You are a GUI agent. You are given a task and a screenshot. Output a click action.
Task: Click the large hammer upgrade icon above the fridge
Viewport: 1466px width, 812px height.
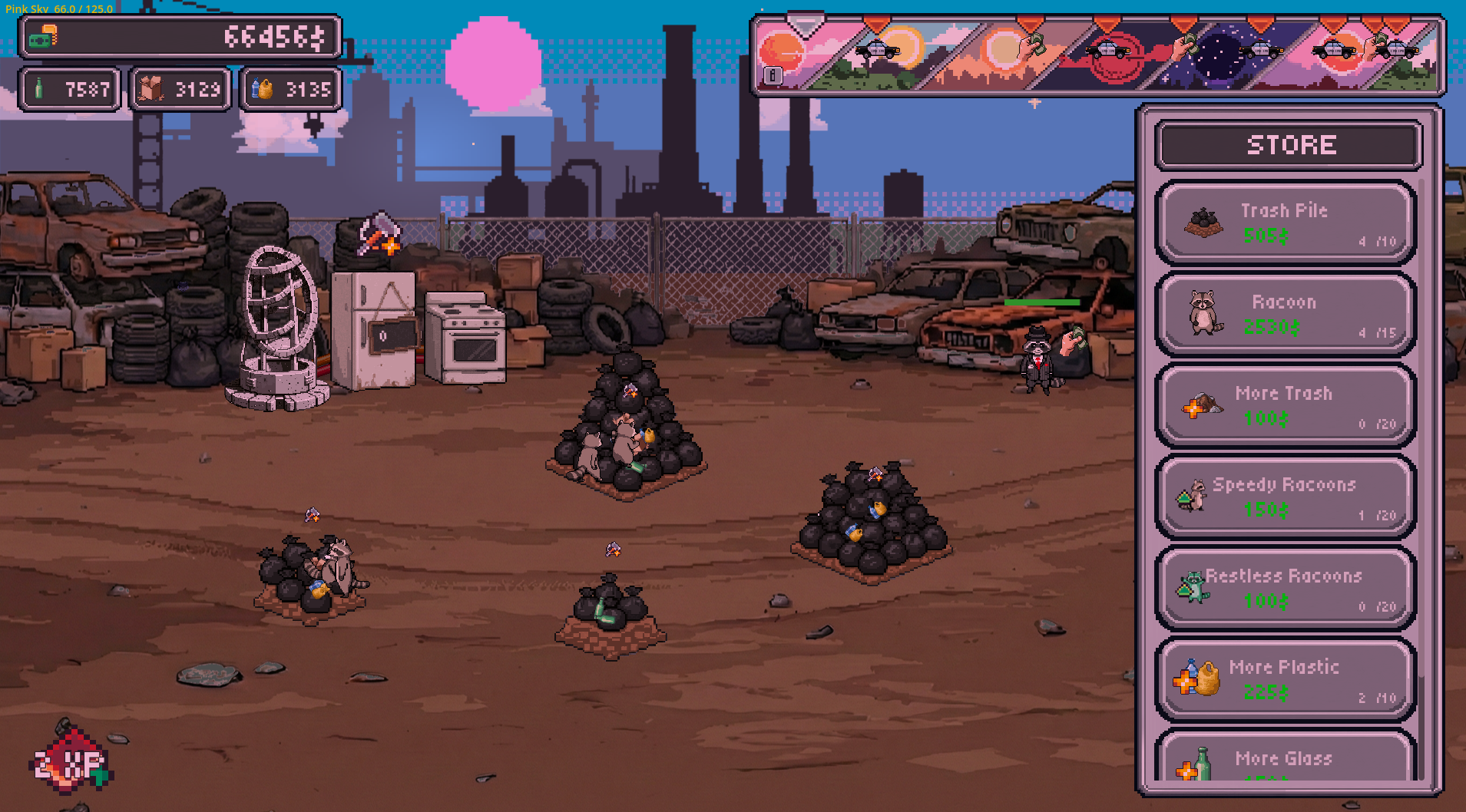click(x=379, y=233)
